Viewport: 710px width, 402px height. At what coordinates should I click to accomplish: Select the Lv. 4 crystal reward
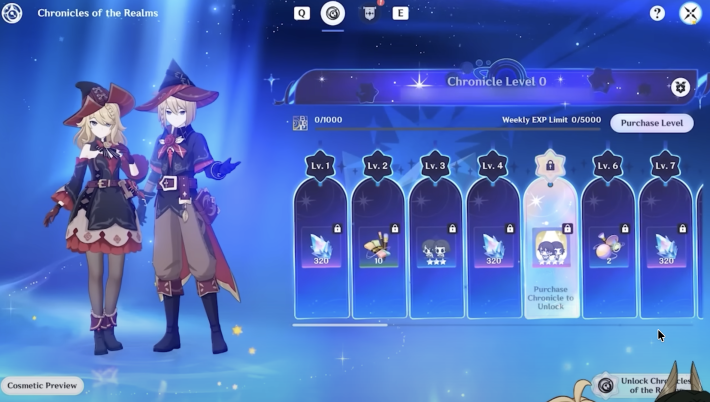(493, 247)
